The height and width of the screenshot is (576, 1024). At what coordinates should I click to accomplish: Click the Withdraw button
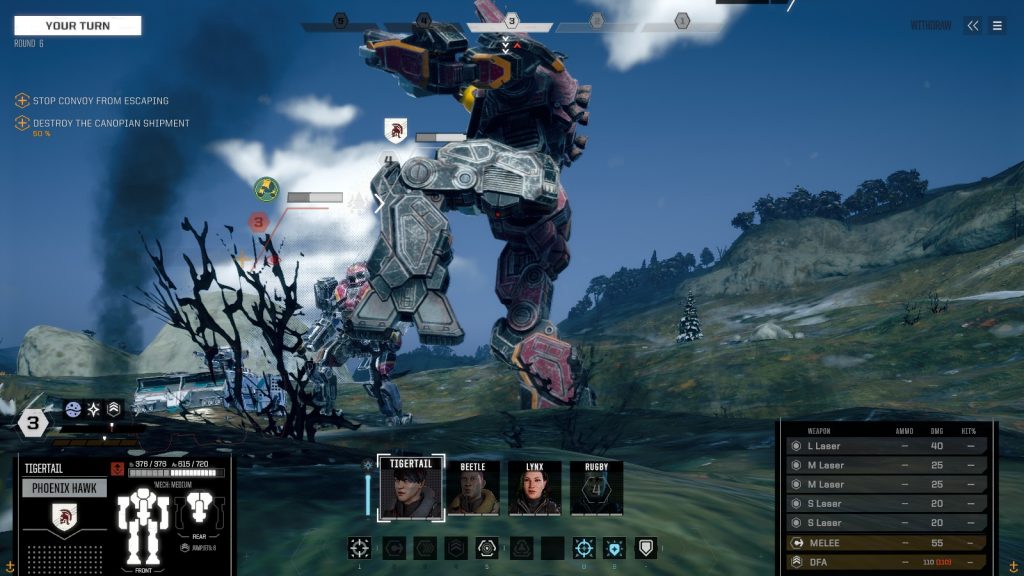[x=932, y=26]
